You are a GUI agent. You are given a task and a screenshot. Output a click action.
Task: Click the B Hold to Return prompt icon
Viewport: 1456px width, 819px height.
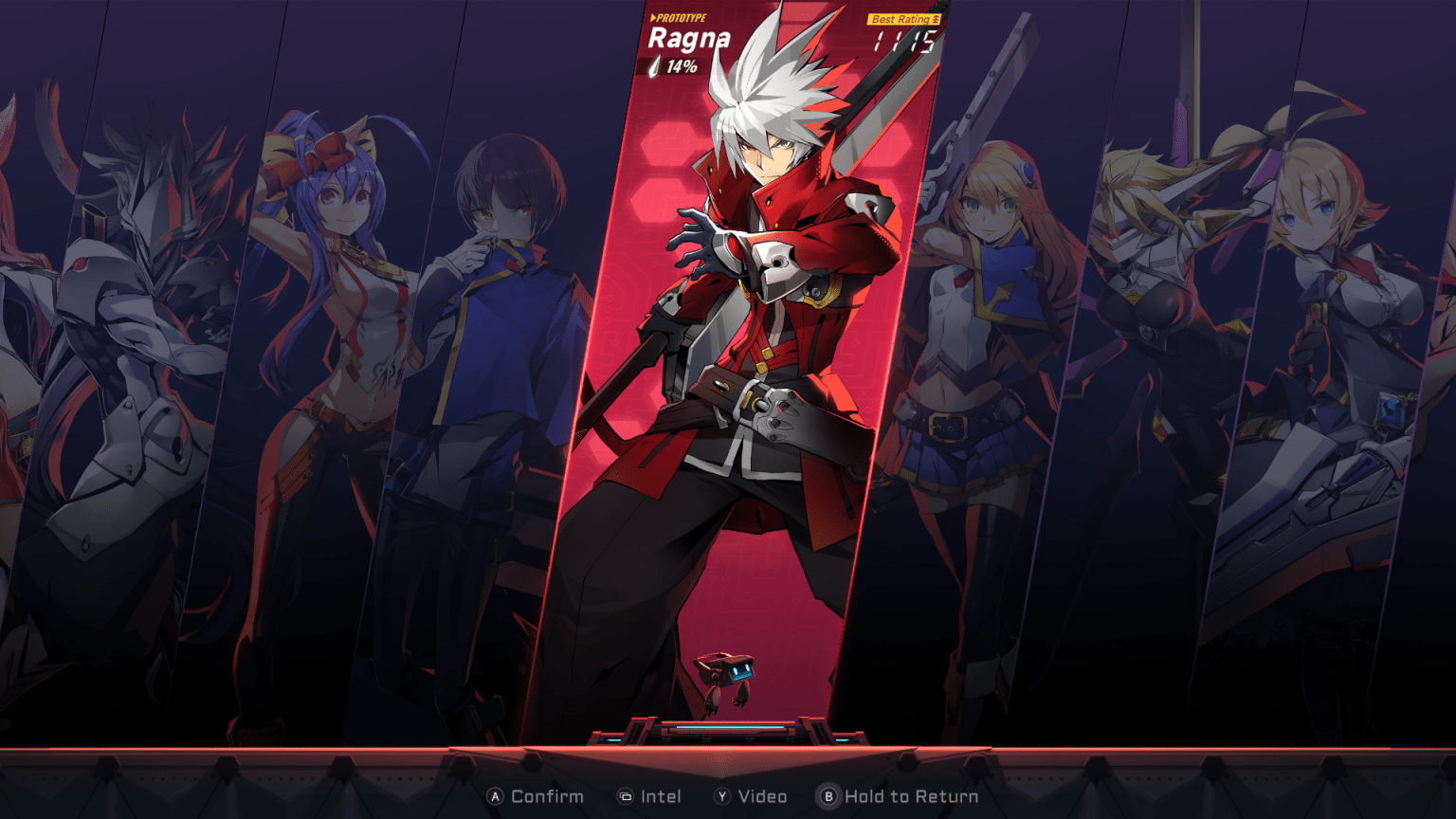[829, 797]
